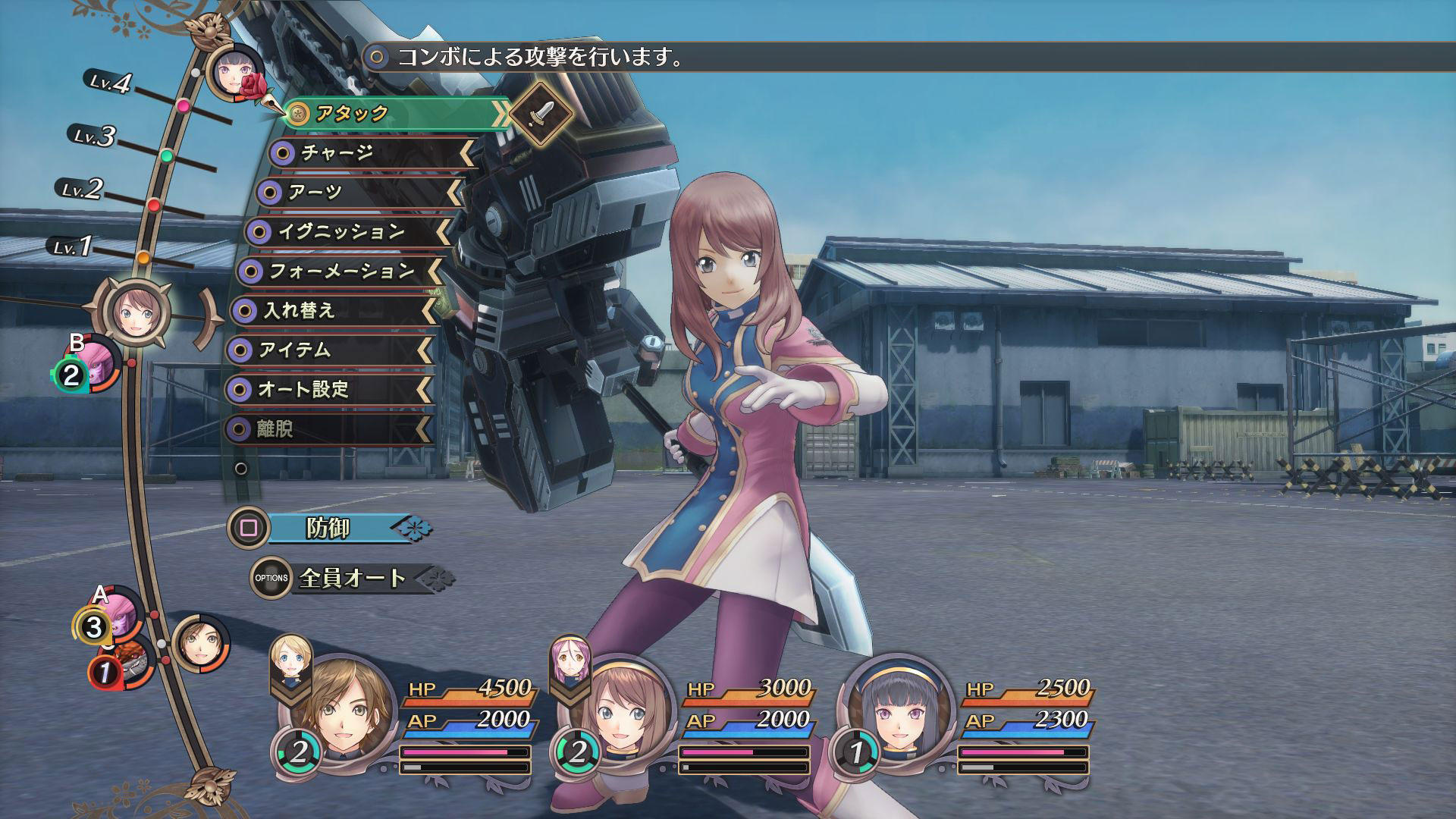Select the アタック attack command
Screen dimensions: 1456x819
click(394, 114)
